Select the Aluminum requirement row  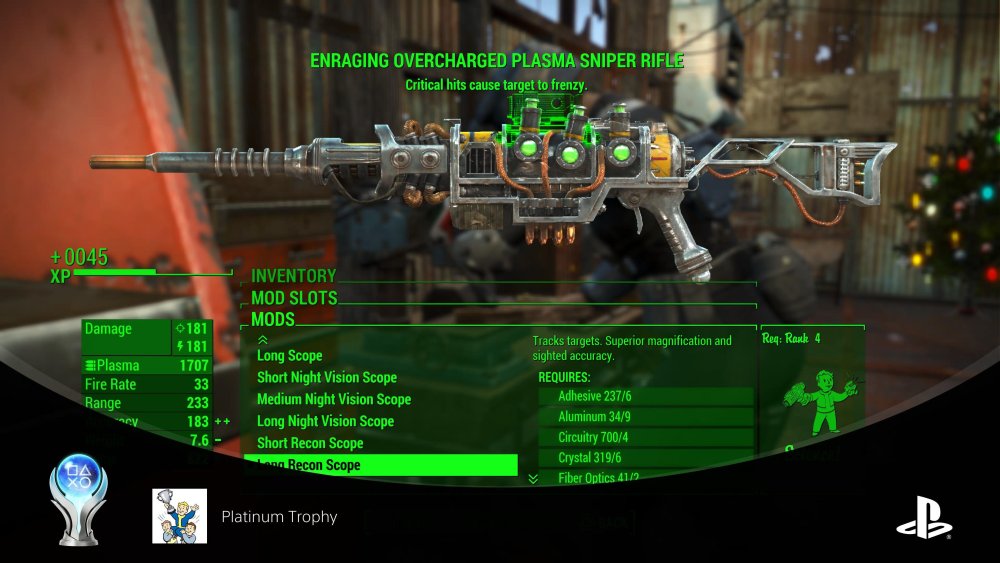pos(645,417)
